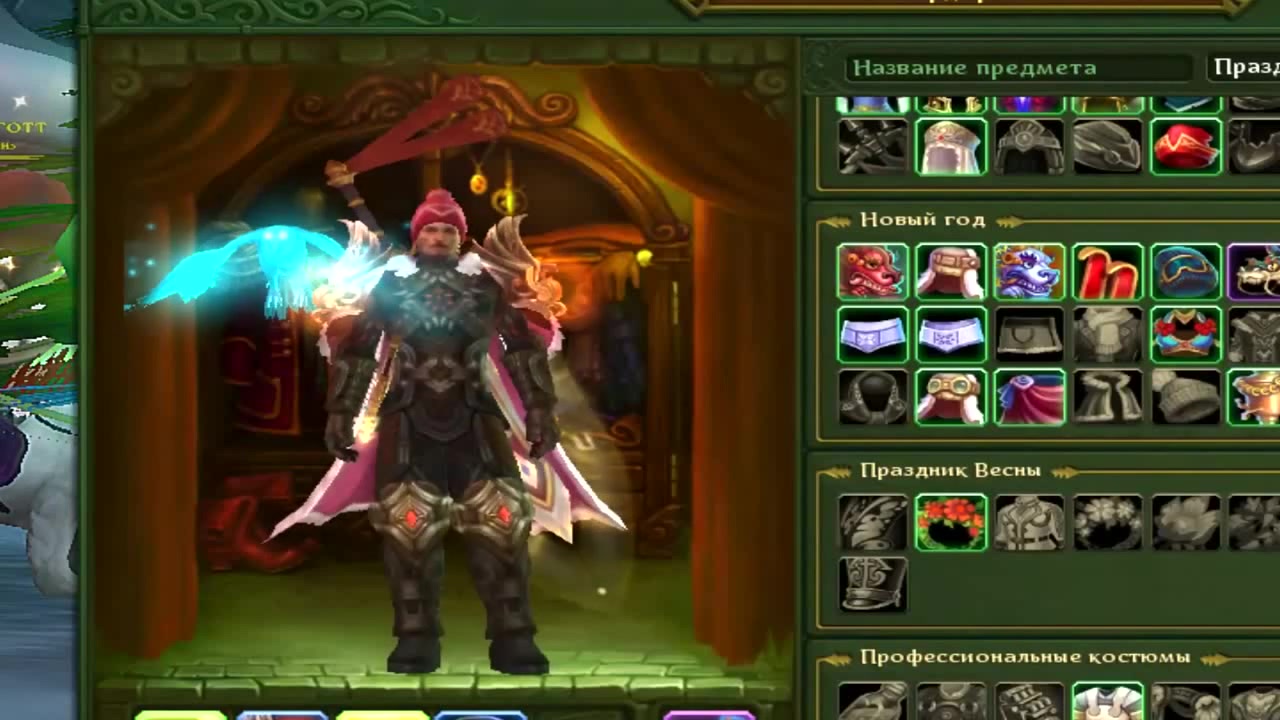Choose the red flower wreath costume
Screen dimensions: 1280x720
click(951, 522)
